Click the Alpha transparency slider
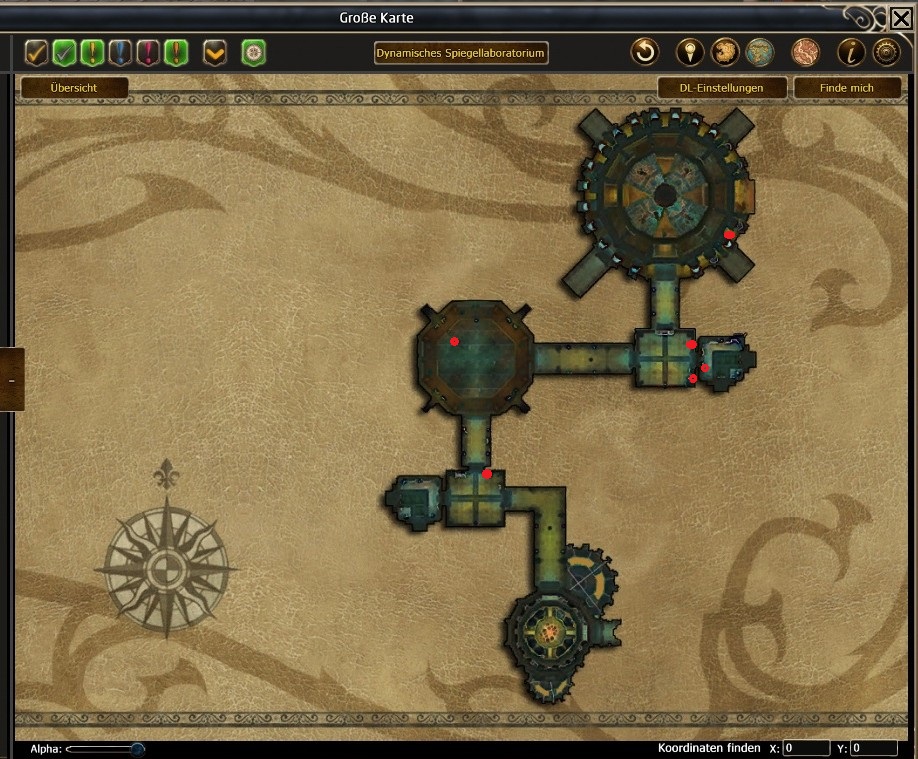This screenshot has height=759, width=918. click(105, 748)
